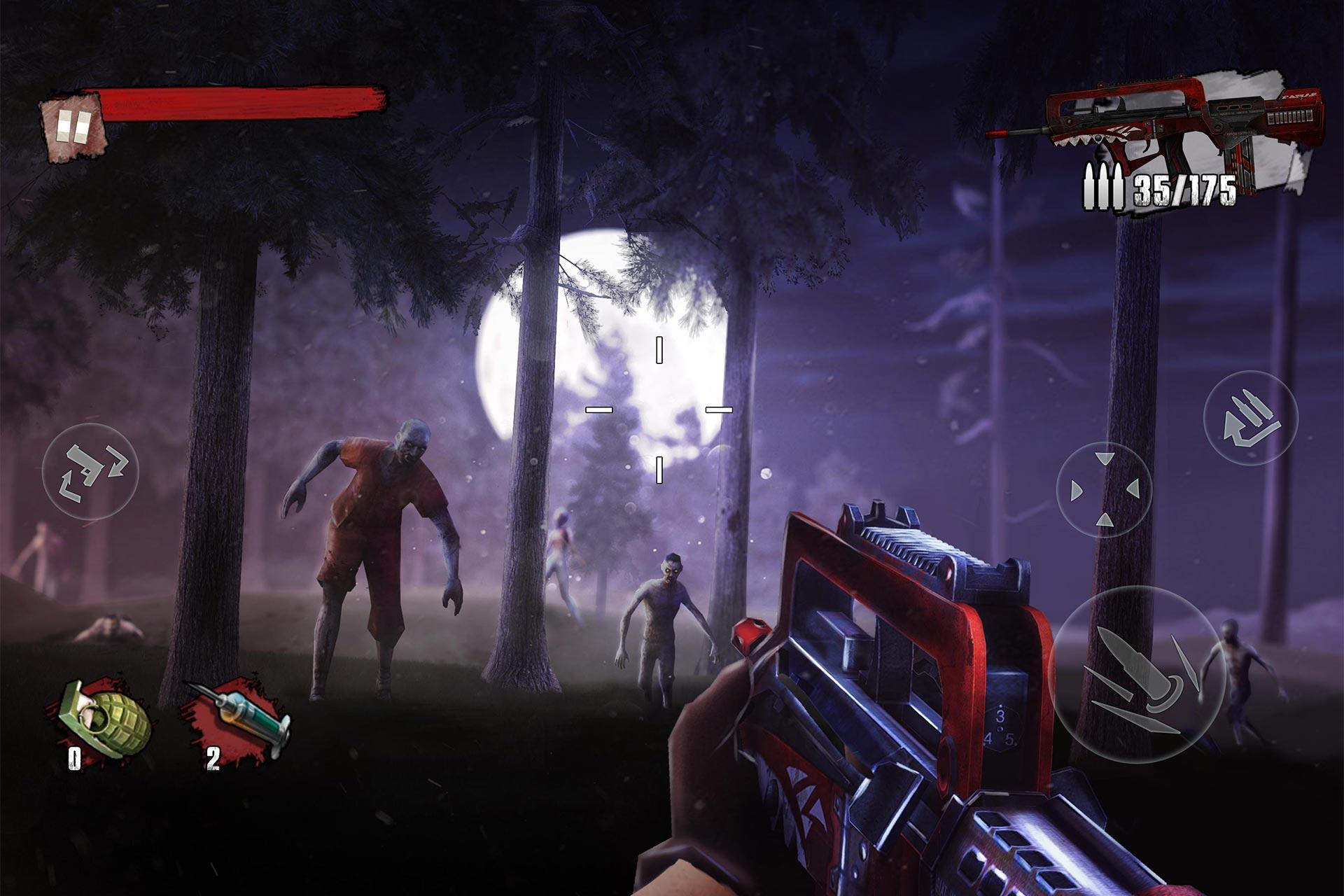Screen dimensions: 1344x896
Task: Use the syringe health injection
Action: point(239,717)
